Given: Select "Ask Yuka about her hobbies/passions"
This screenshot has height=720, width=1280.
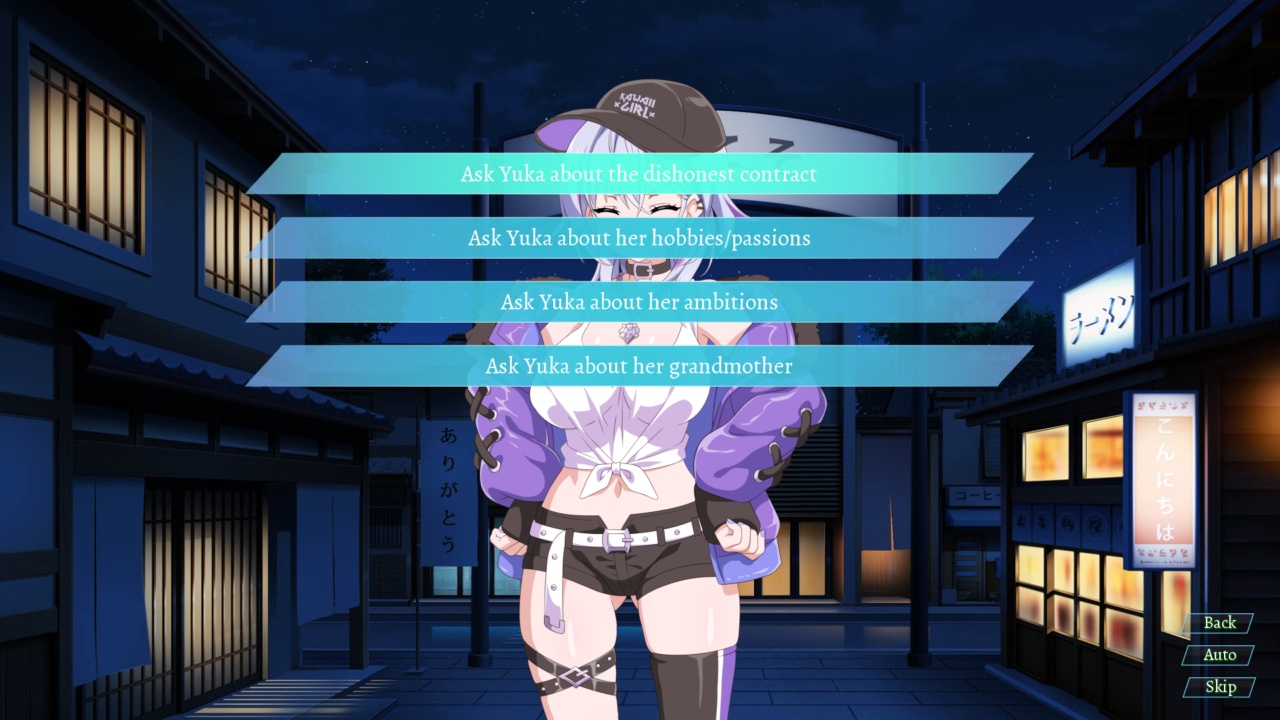Looking at the screenshot, I should point(640,238).
